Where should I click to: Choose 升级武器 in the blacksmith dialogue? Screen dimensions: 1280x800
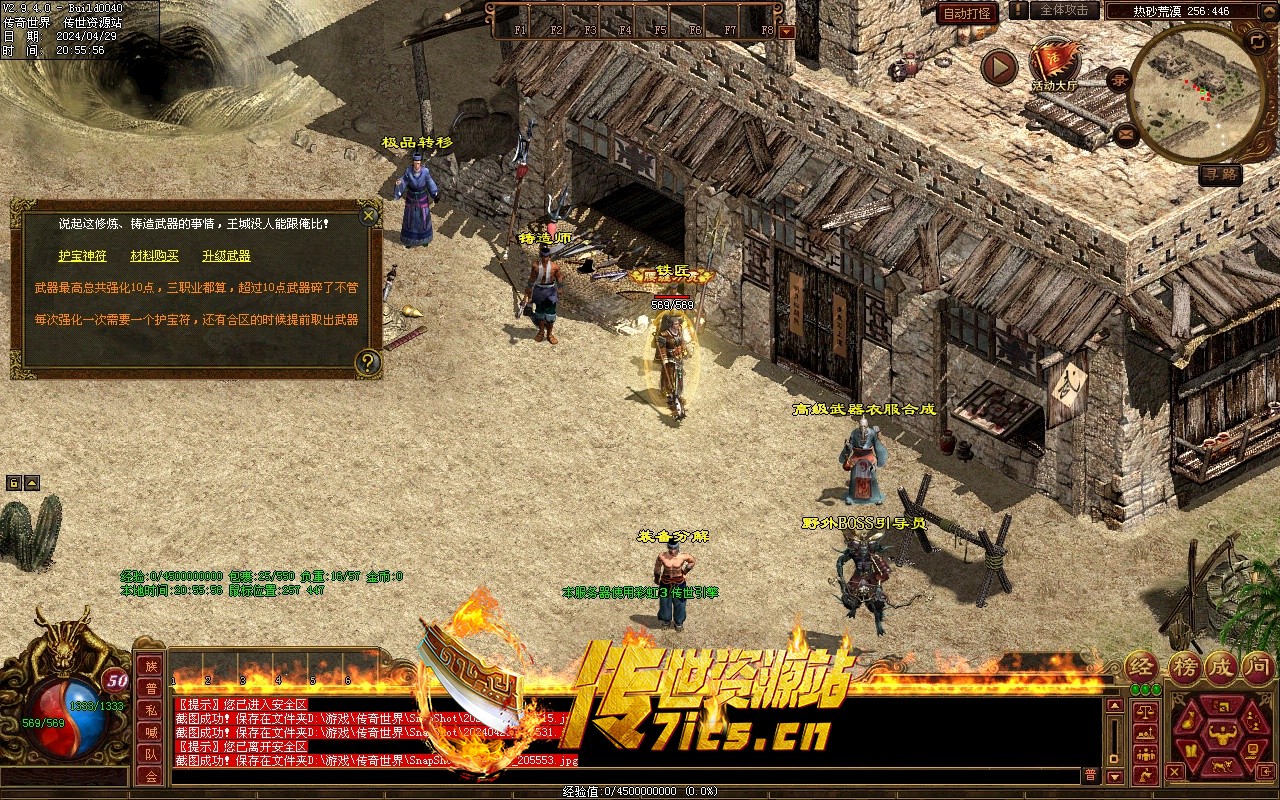(226, 256)
